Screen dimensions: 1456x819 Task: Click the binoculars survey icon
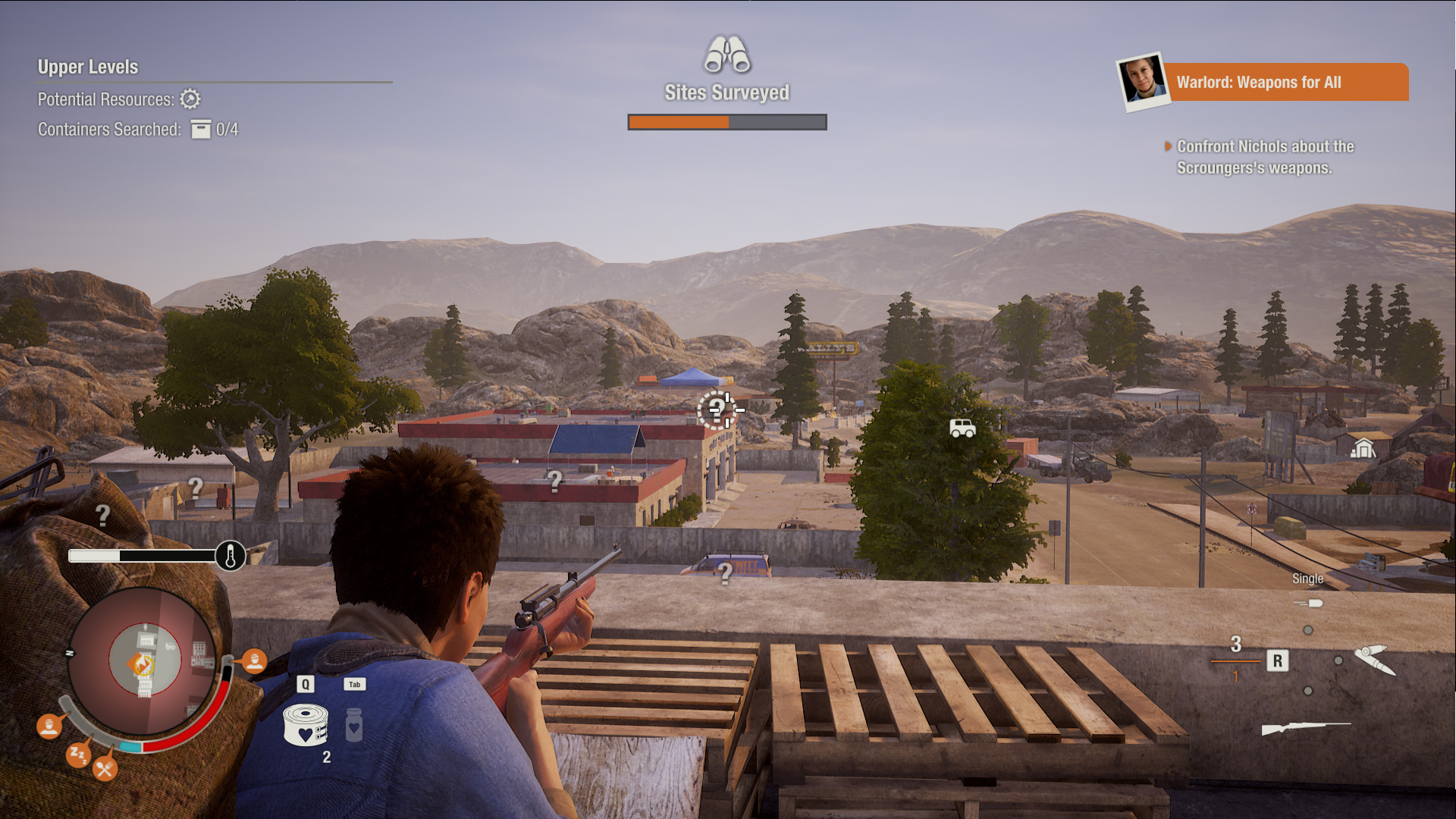(726, 55)
